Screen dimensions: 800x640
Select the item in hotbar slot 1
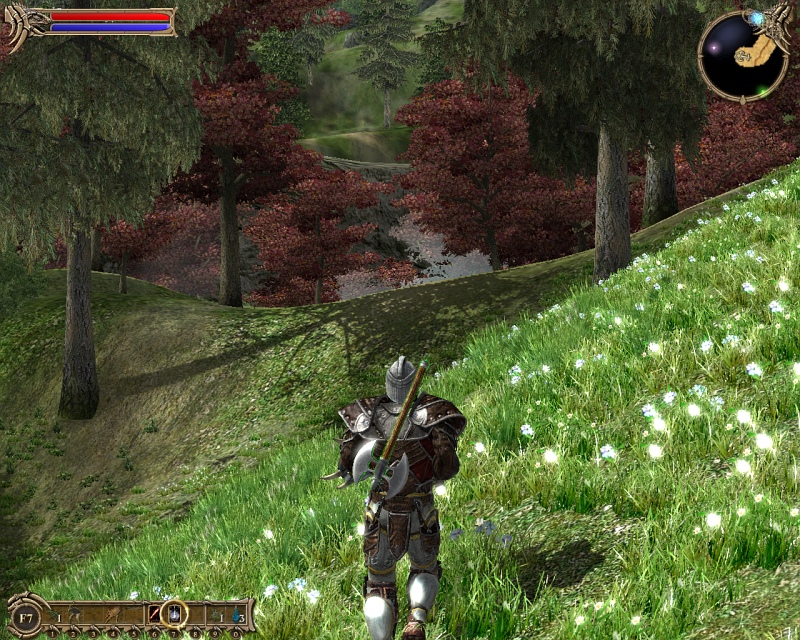tap(56, 611)
